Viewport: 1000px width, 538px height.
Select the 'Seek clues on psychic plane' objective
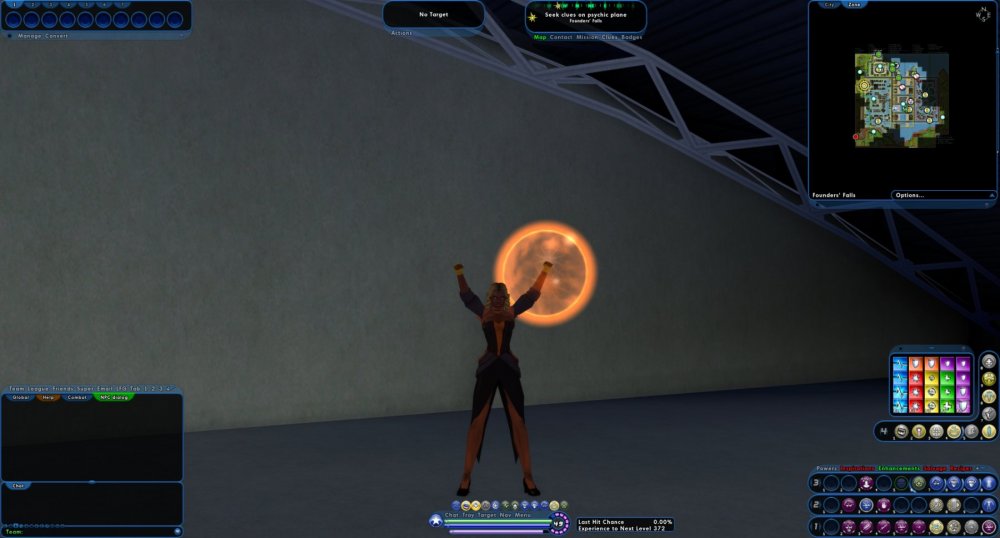pyautogui.click(x=585, y=15)
